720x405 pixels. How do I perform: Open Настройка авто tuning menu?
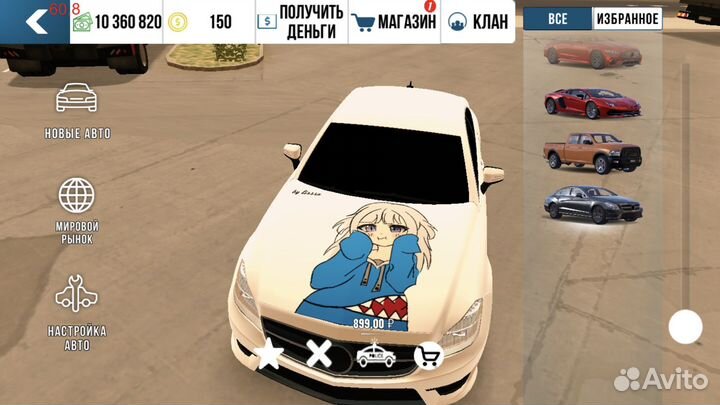pos(77,310)
